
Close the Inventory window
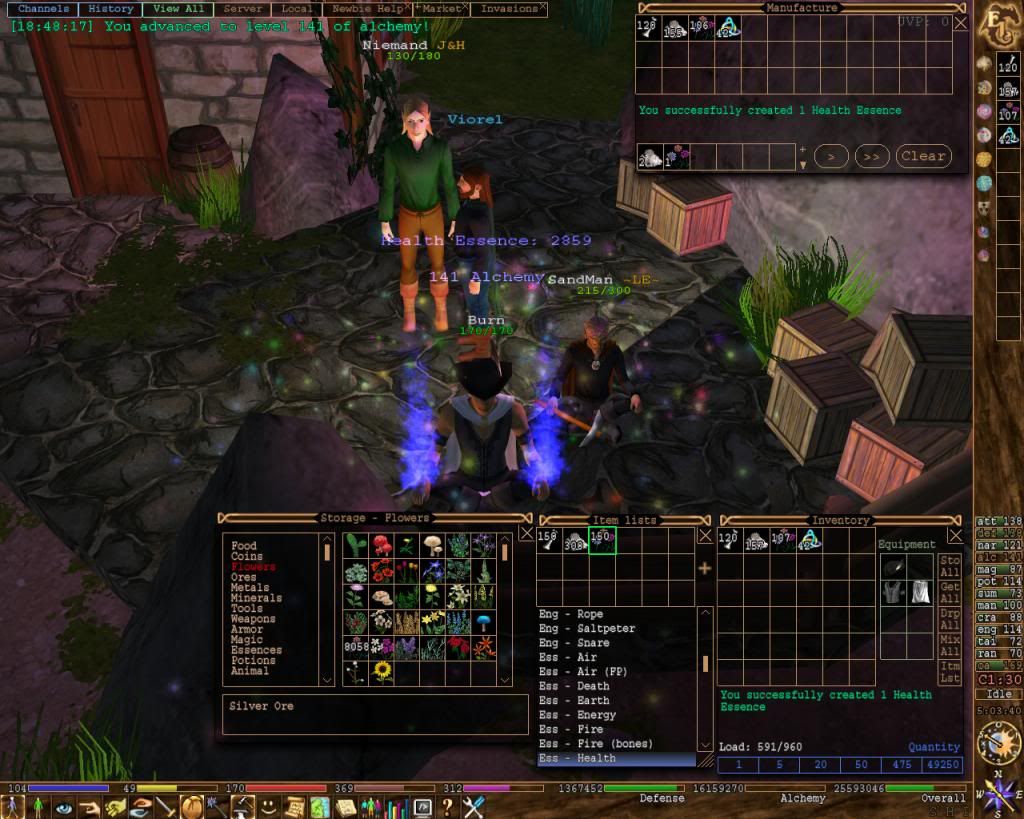coord(956,535)
